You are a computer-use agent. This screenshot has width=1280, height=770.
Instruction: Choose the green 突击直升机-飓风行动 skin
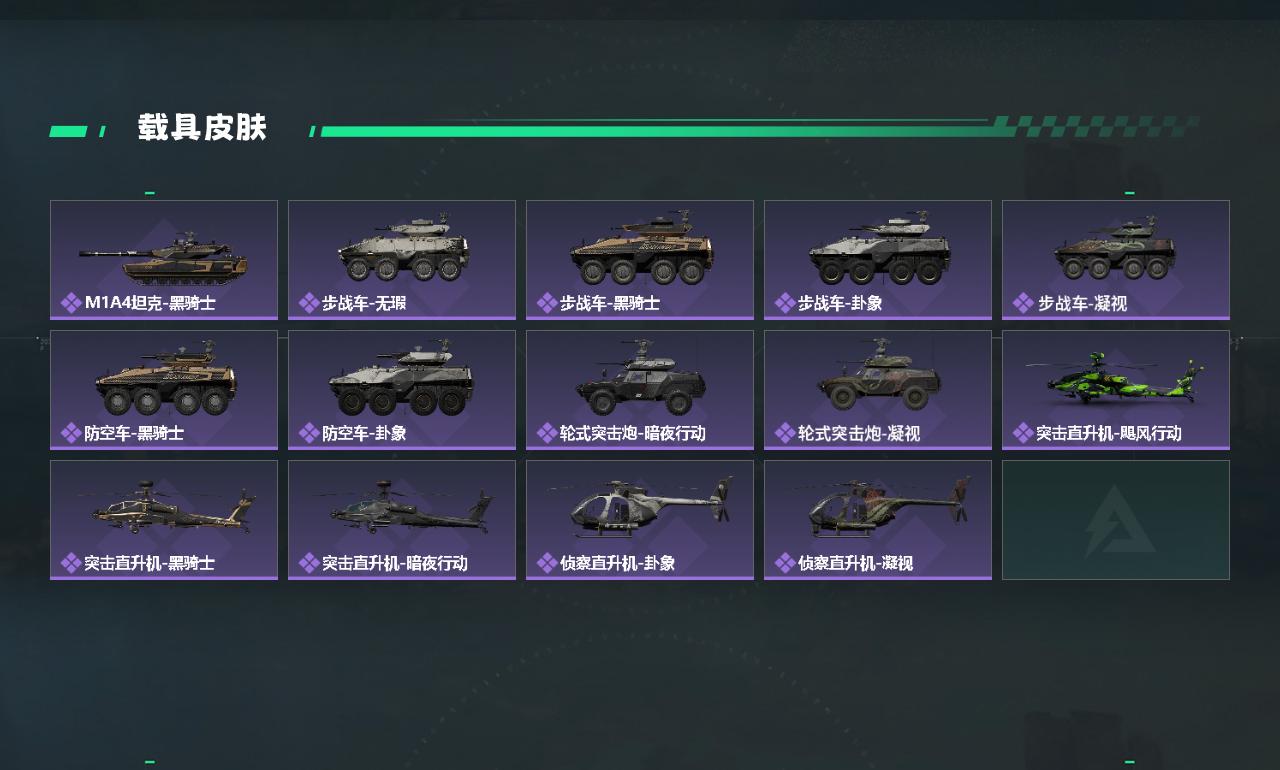click(1116, 390)
